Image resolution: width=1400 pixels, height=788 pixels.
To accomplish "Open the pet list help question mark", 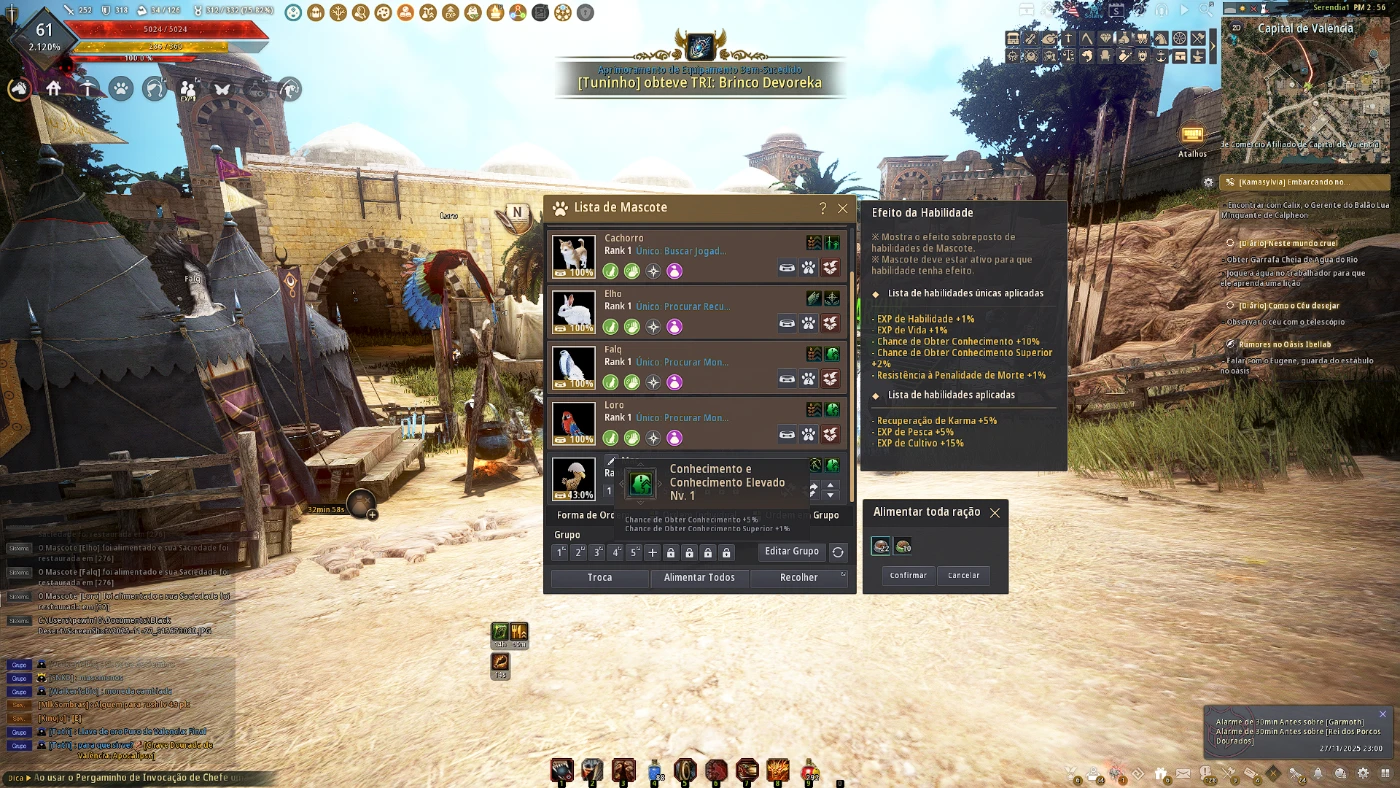I will (x=823, y=208).
